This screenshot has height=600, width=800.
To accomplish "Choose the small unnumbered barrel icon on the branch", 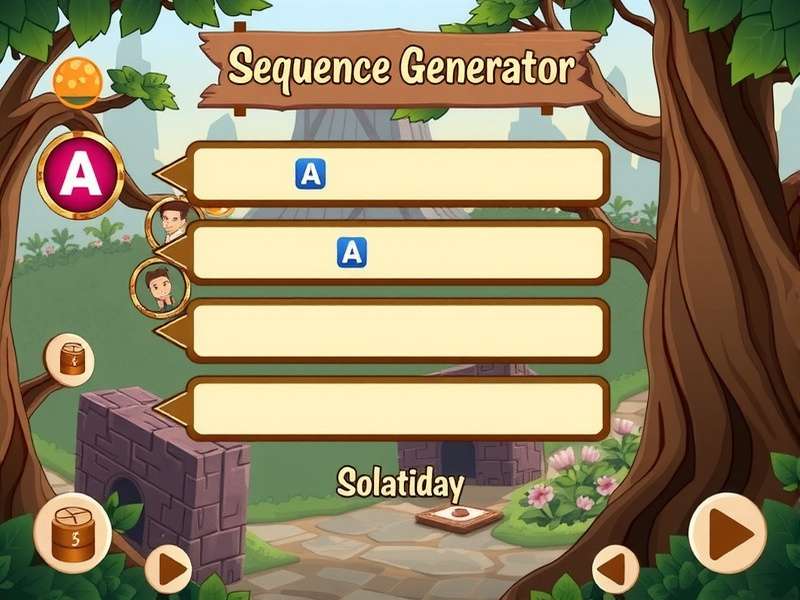I will click(70, 359).
